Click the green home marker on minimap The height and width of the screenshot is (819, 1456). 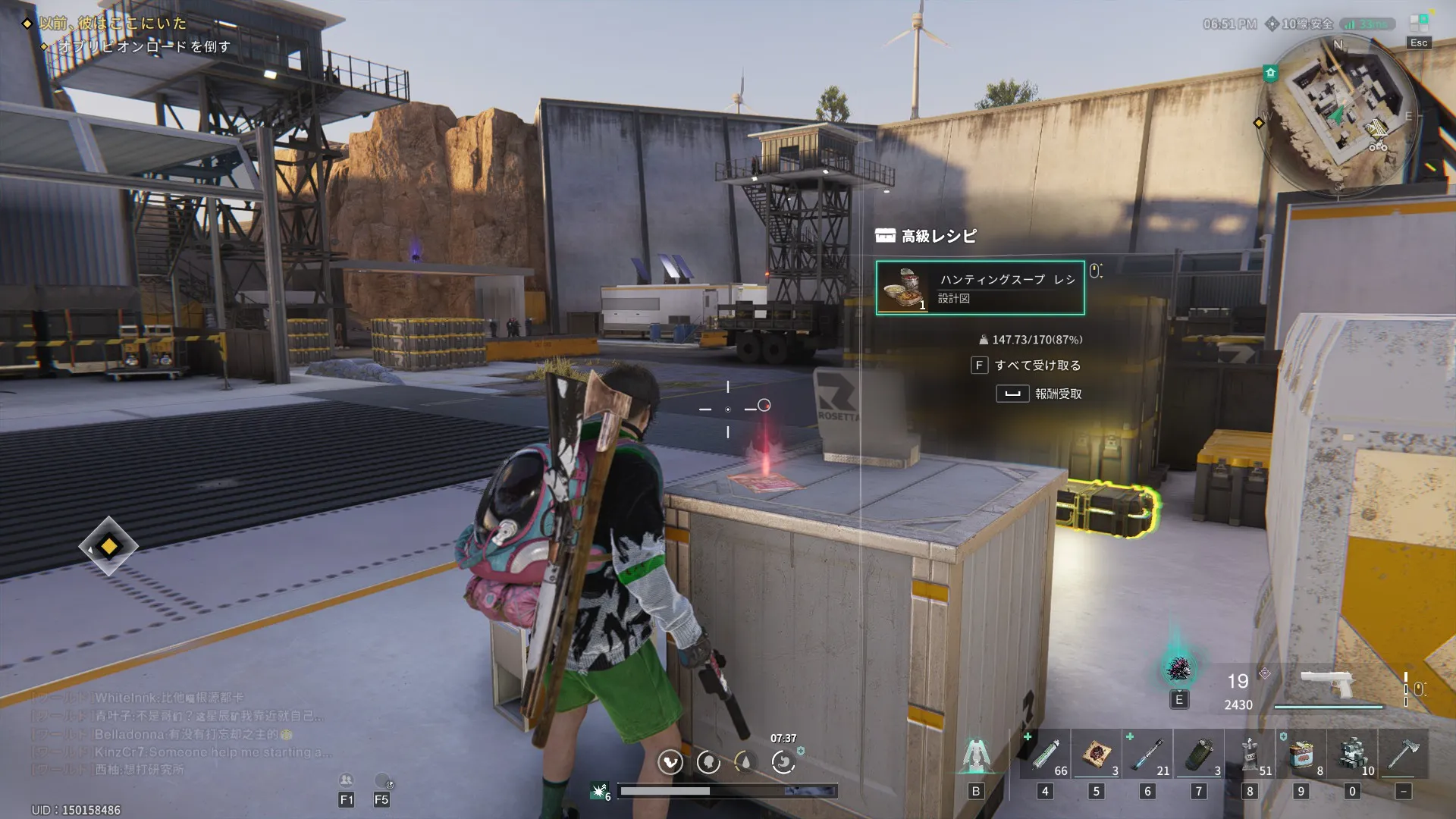(x=1270, y=73)
